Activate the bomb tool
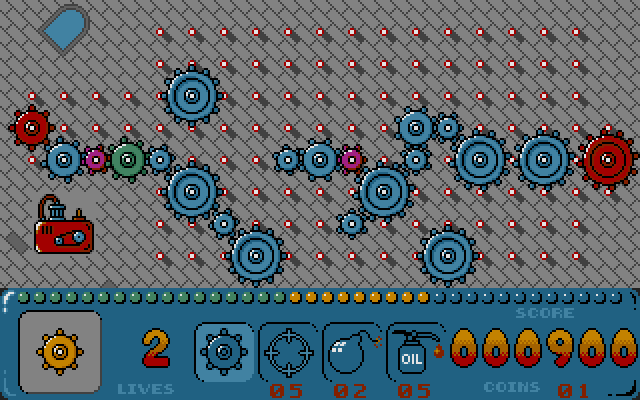The width and height of the screenshot is (640, 400). pos(352,351)
